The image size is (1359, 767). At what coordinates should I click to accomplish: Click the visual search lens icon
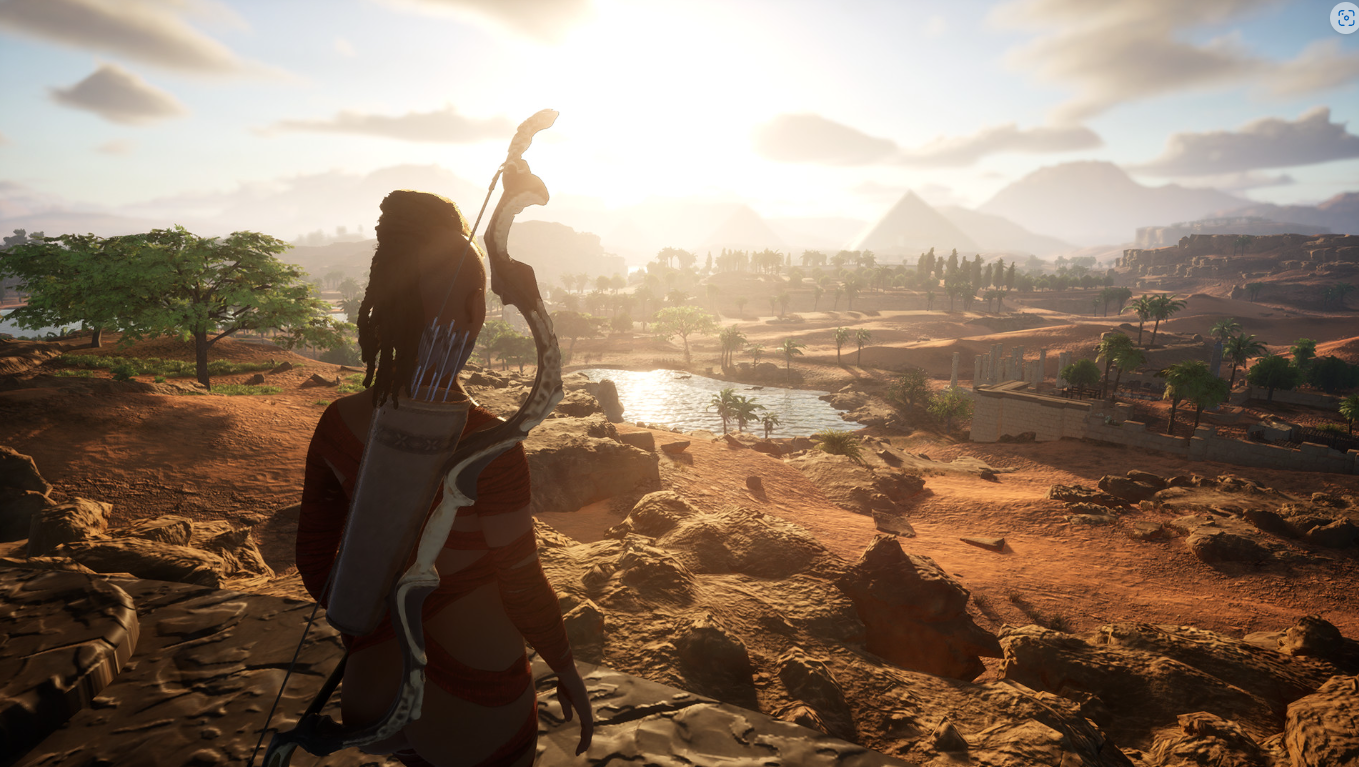pyautogui.click(x=1344, y=17)
